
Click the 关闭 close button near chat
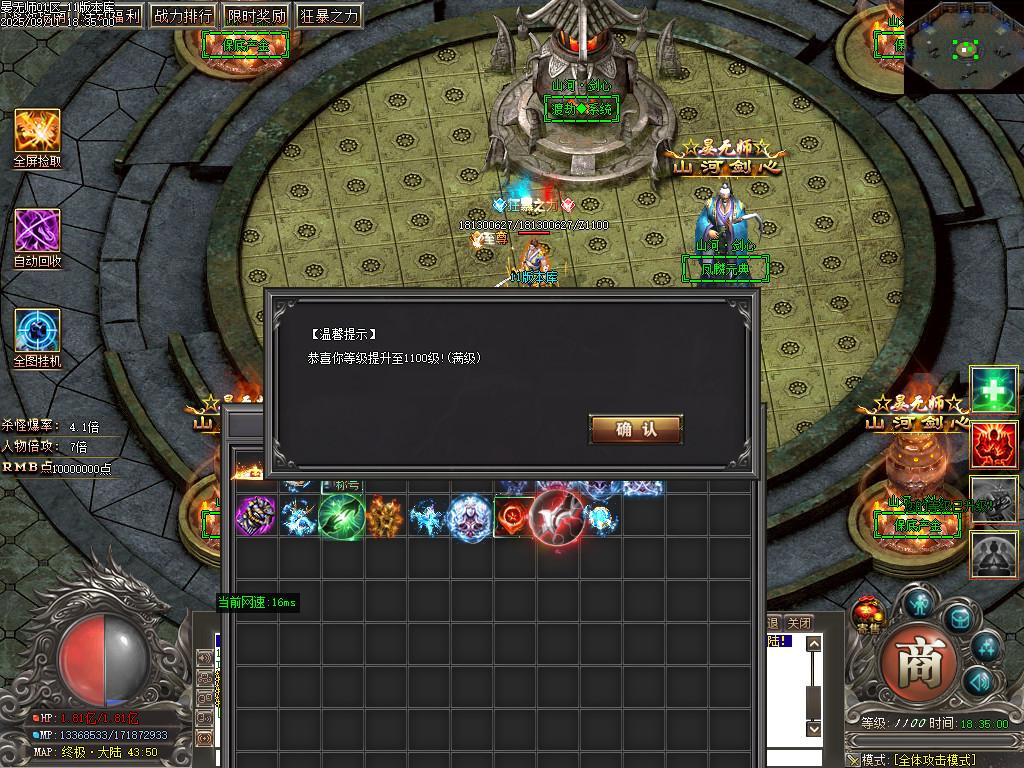point(799,623)
